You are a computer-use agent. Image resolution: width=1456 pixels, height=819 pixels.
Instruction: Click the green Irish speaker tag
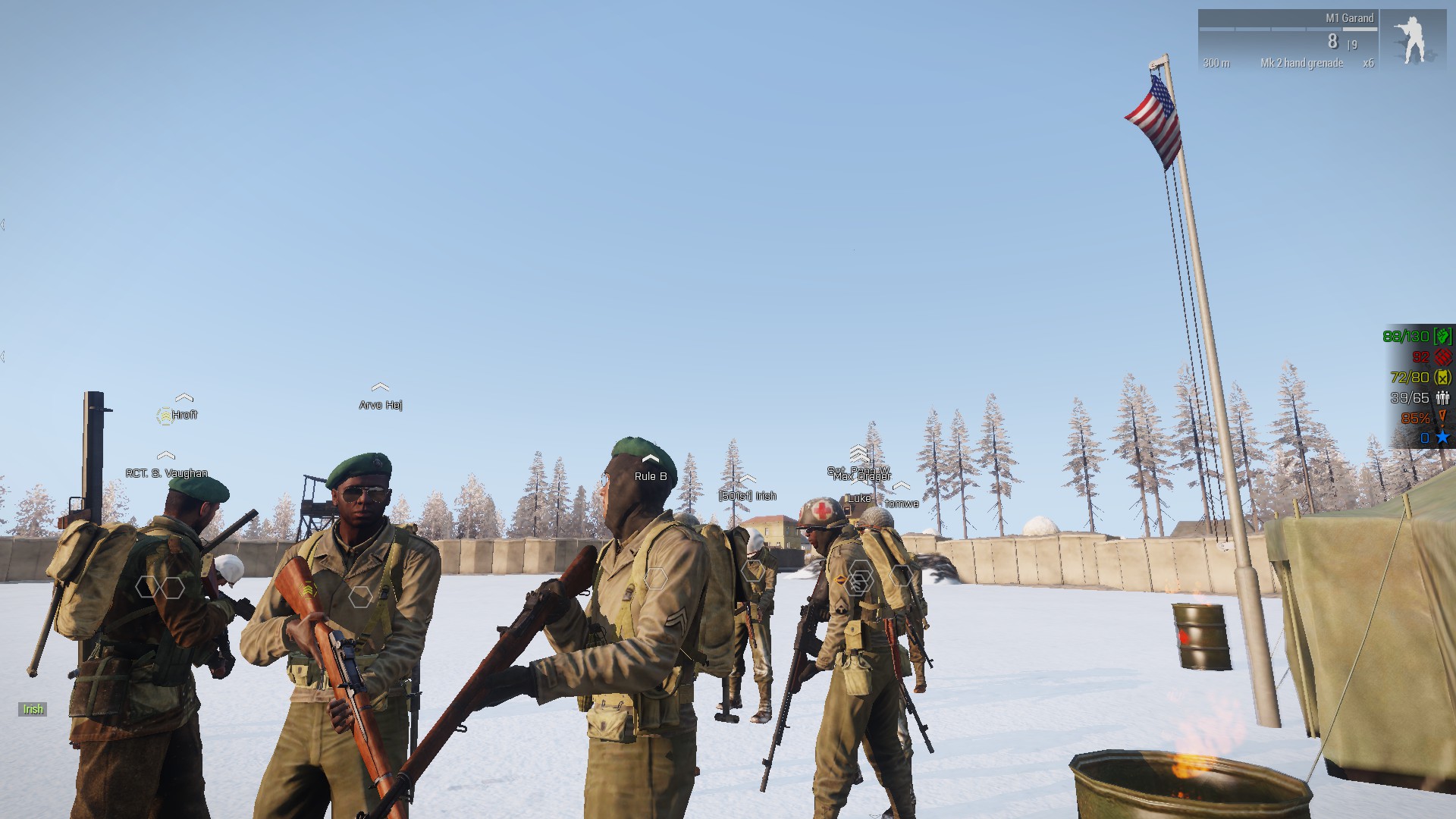click(x=33, y=709)
